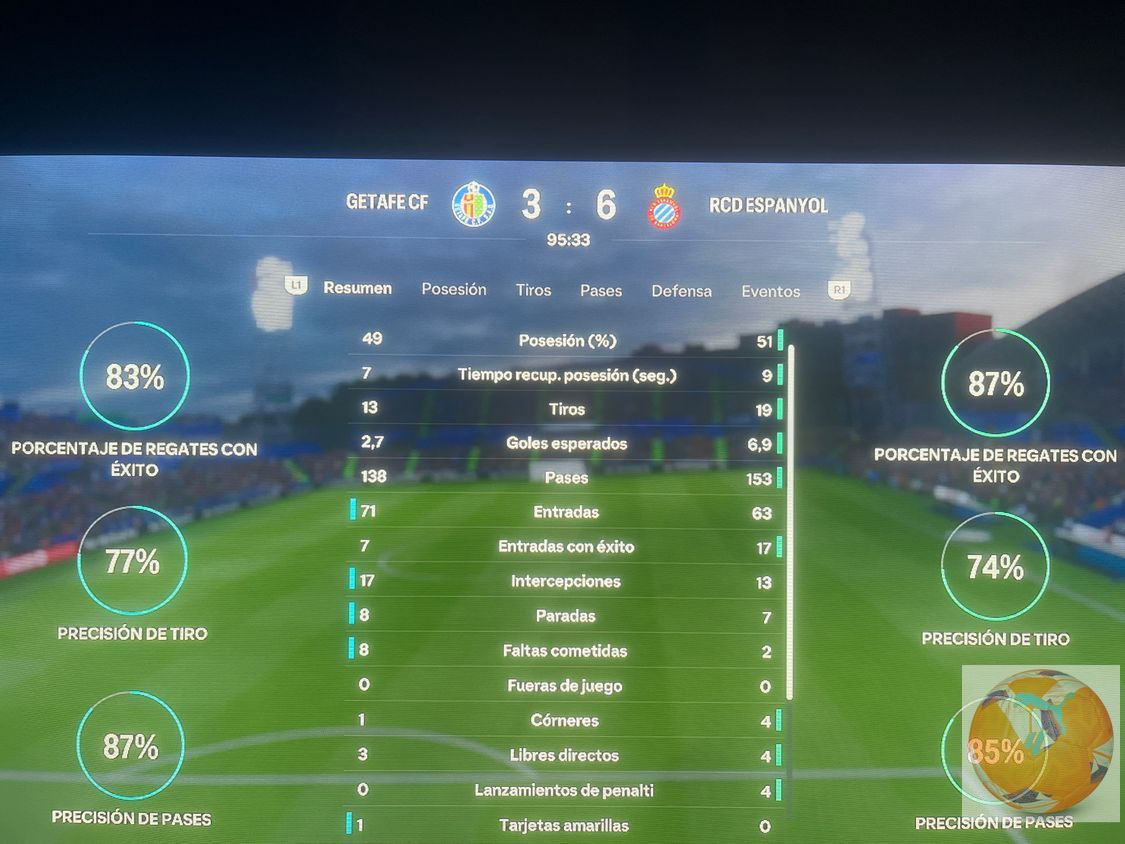Switch to the Defensa tab

(682, 291)
